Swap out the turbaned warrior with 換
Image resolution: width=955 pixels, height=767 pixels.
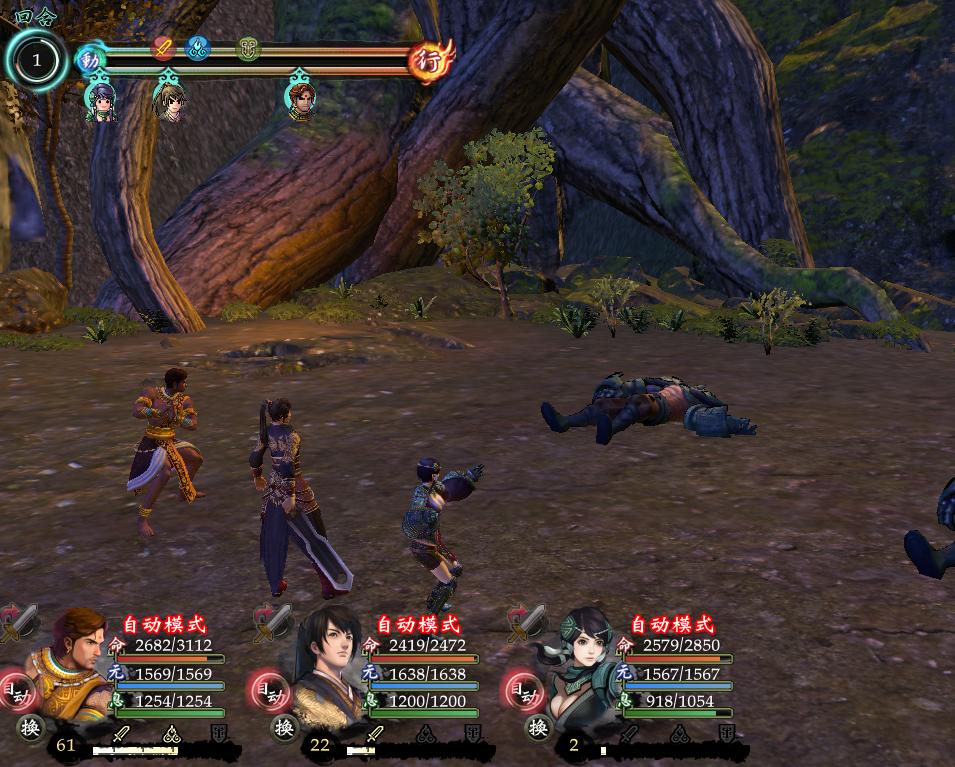[x=31, y=727]
